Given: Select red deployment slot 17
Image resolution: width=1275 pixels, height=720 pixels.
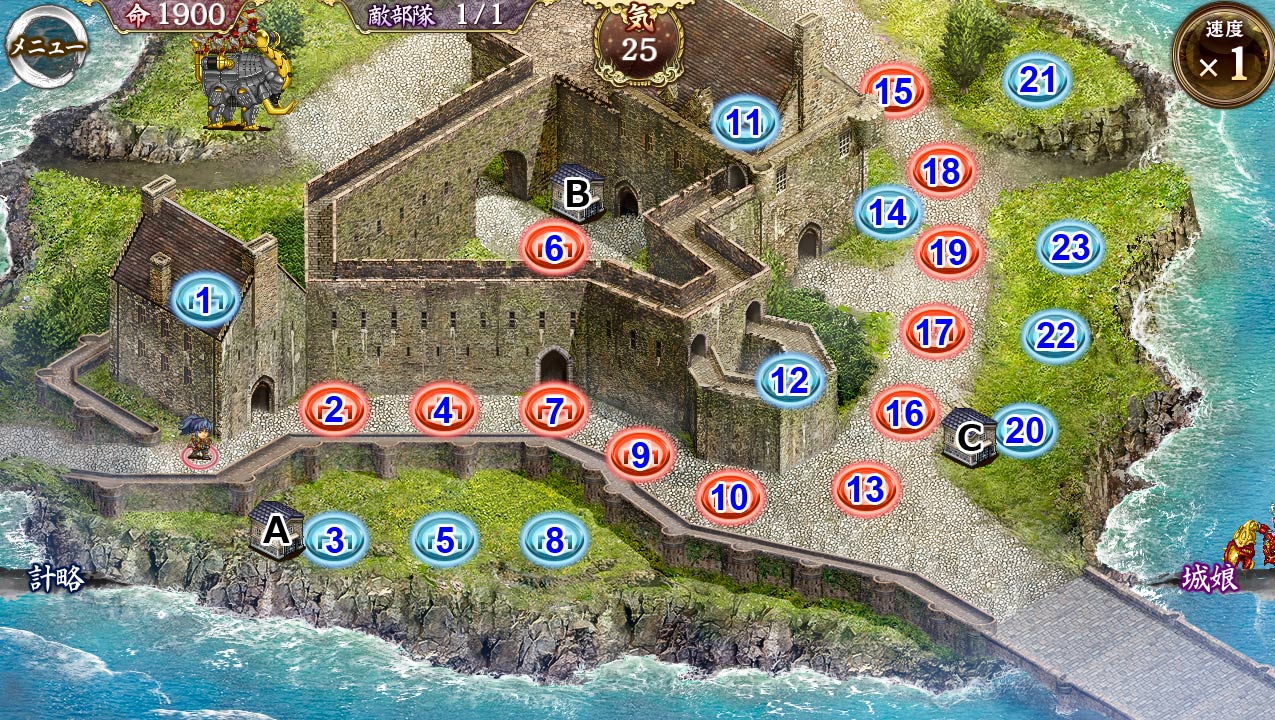Looking at the screenshot, I should coord(935,331).
